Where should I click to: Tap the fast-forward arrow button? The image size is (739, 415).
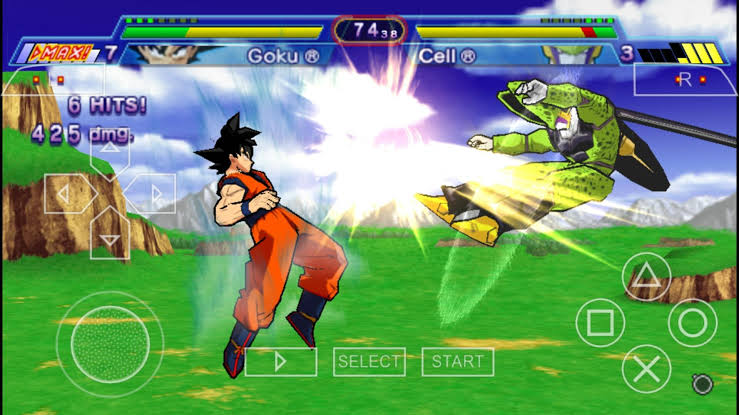coord(280,361)
